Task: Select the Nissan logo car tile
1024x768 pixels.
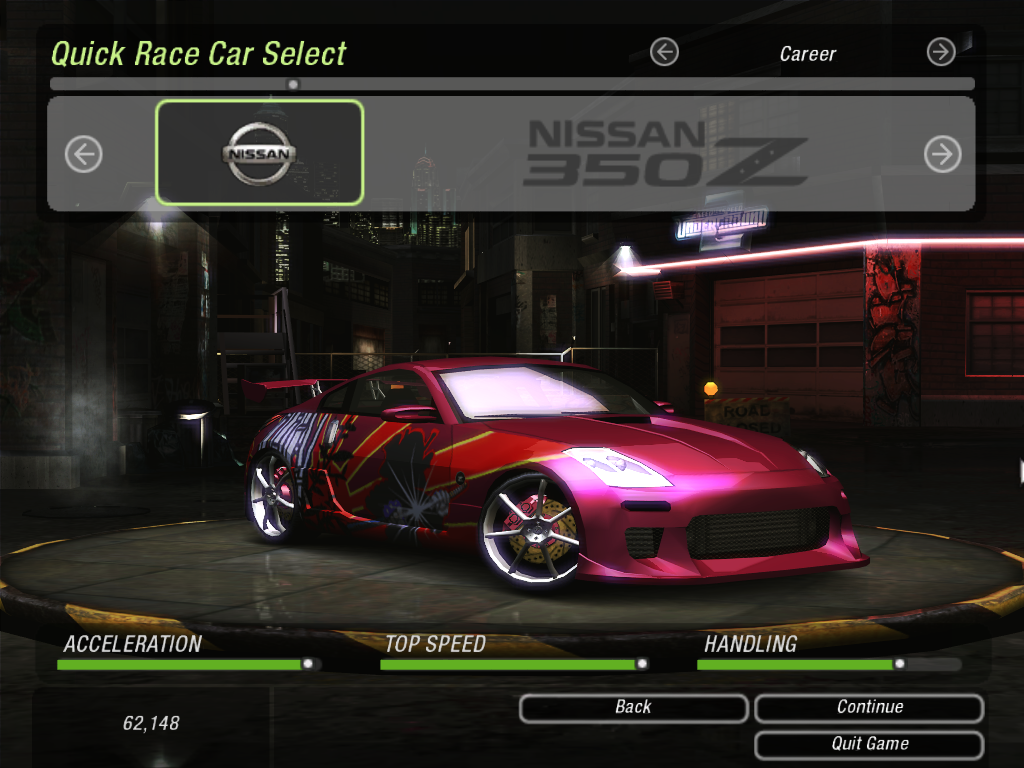Action: tap(259, 153)
